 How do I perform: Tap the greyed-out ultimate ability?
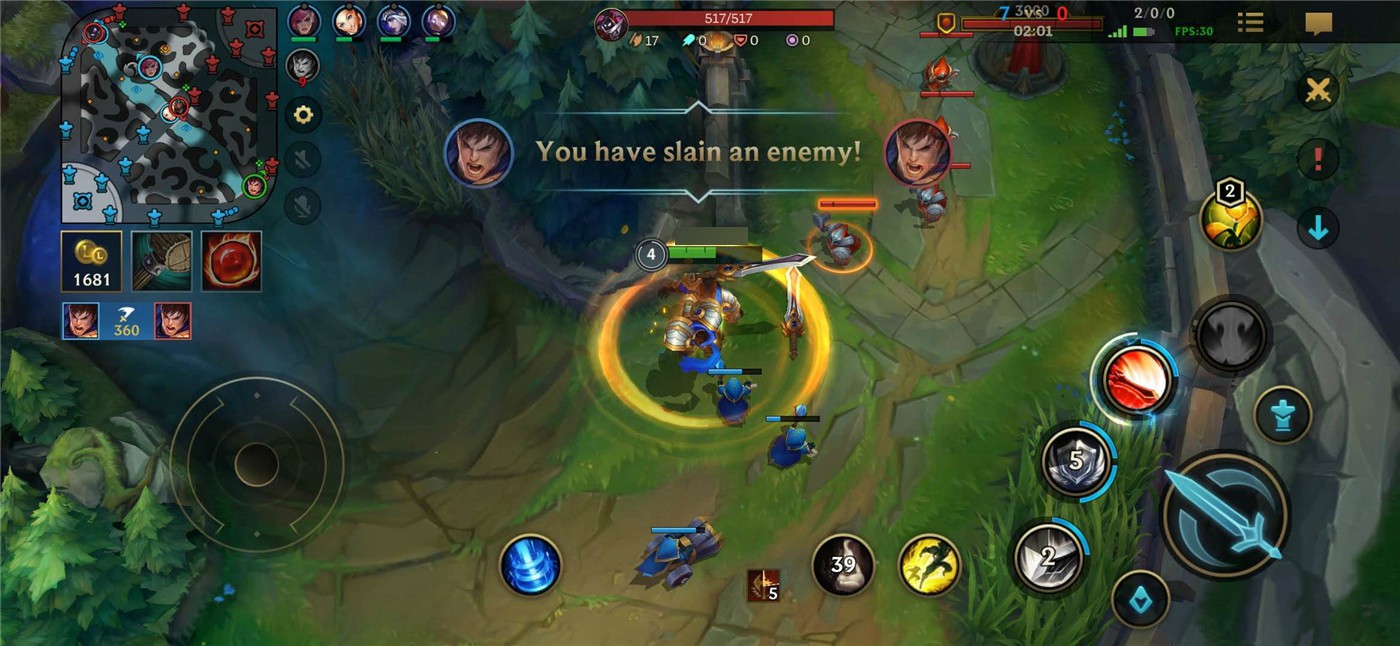1231,336
